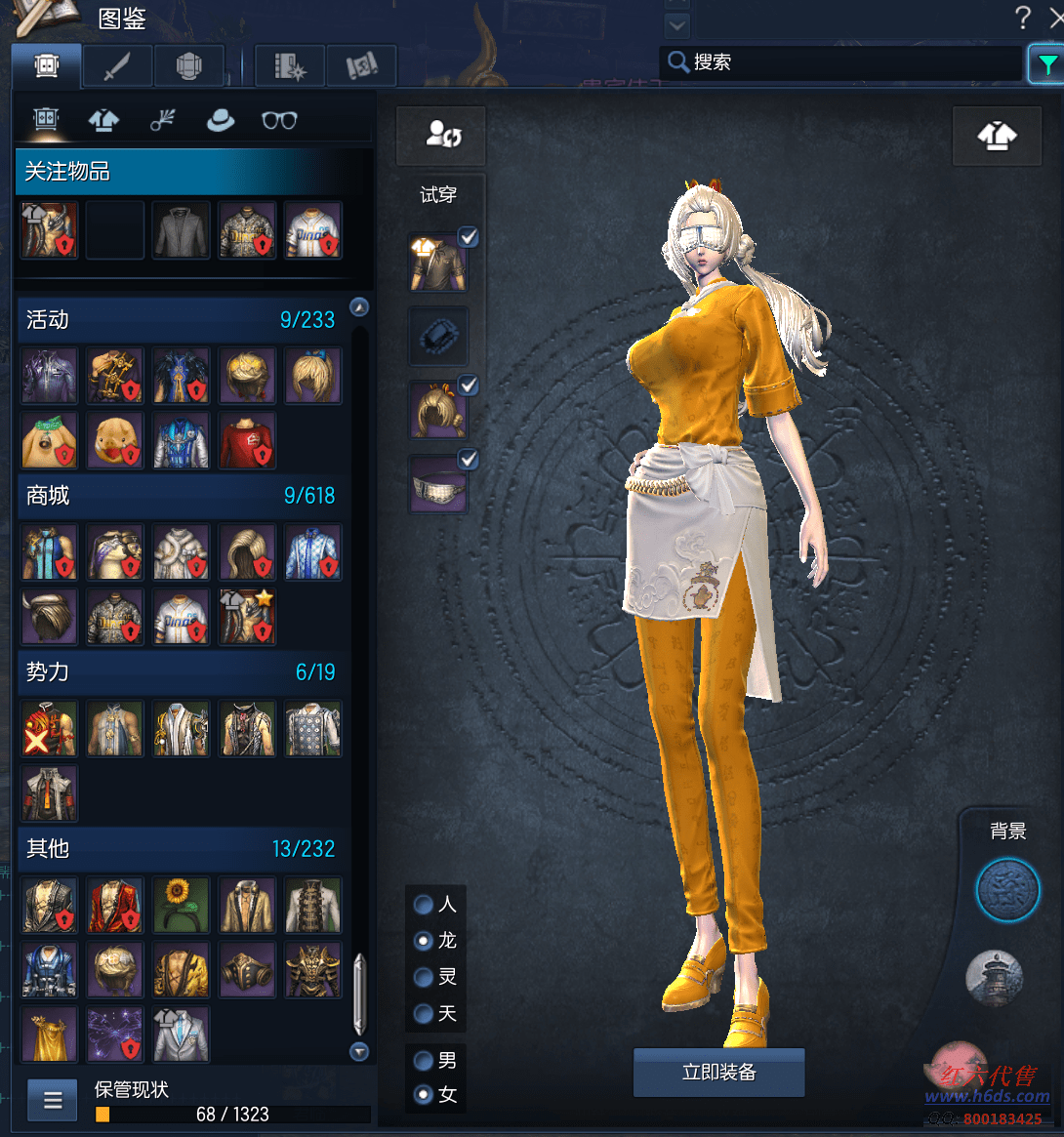Screen dimensions: 1064x1137
Task: Uncheck the eye mask try-on checkbox
Action: 469,459
